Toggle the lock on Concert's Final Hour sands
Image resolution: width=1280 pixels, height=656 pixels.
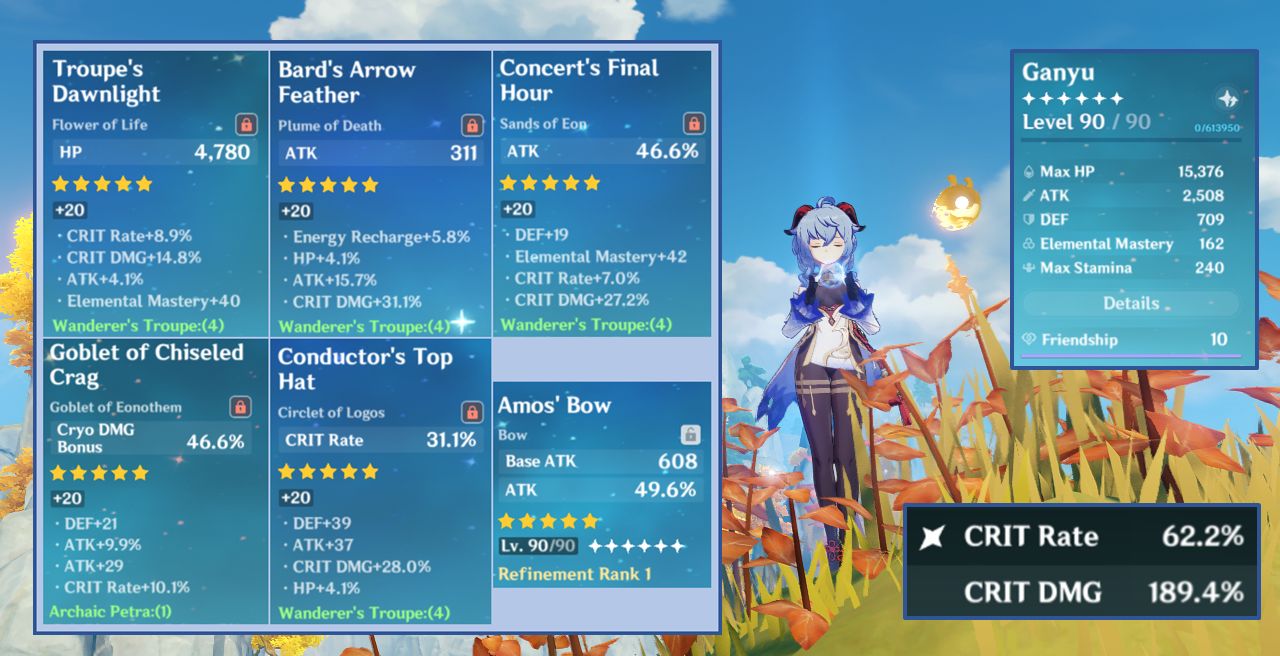694,123
